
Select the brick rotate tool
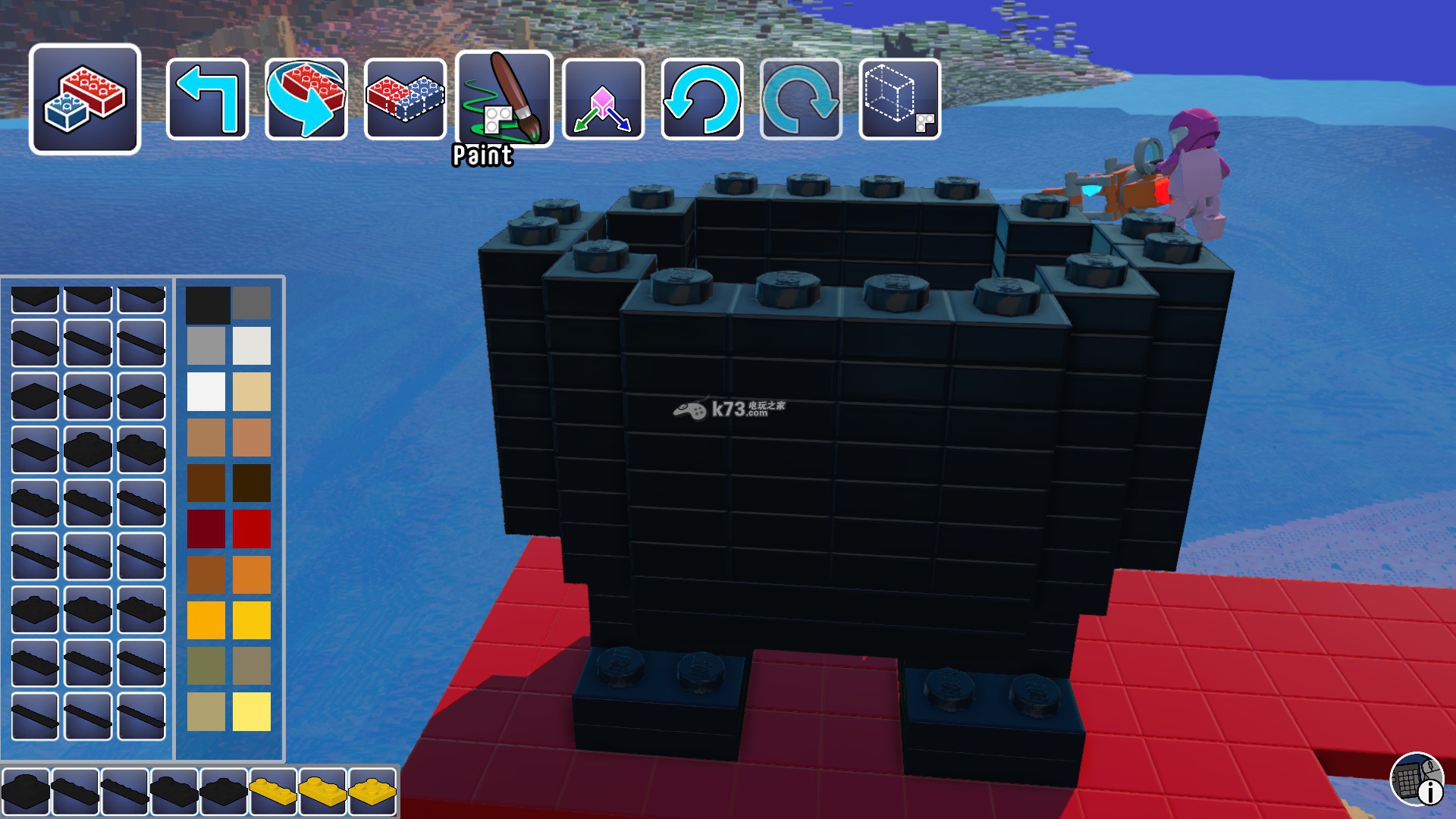(306, 99)
